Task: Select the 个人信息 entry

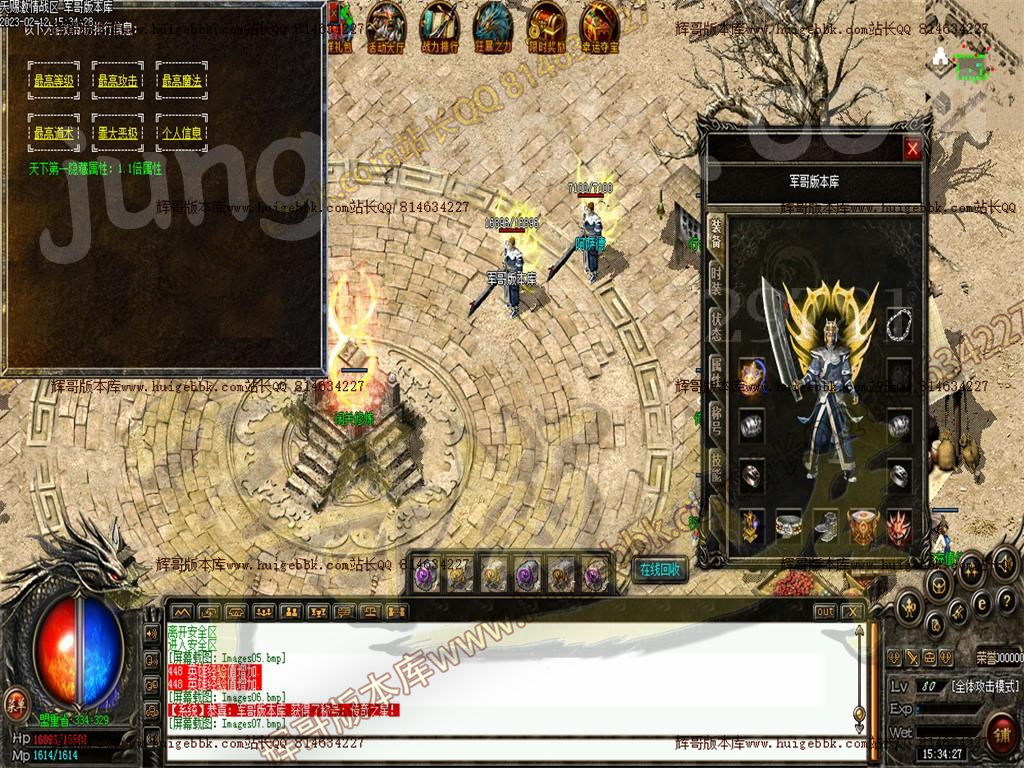Action: (182, 132)
